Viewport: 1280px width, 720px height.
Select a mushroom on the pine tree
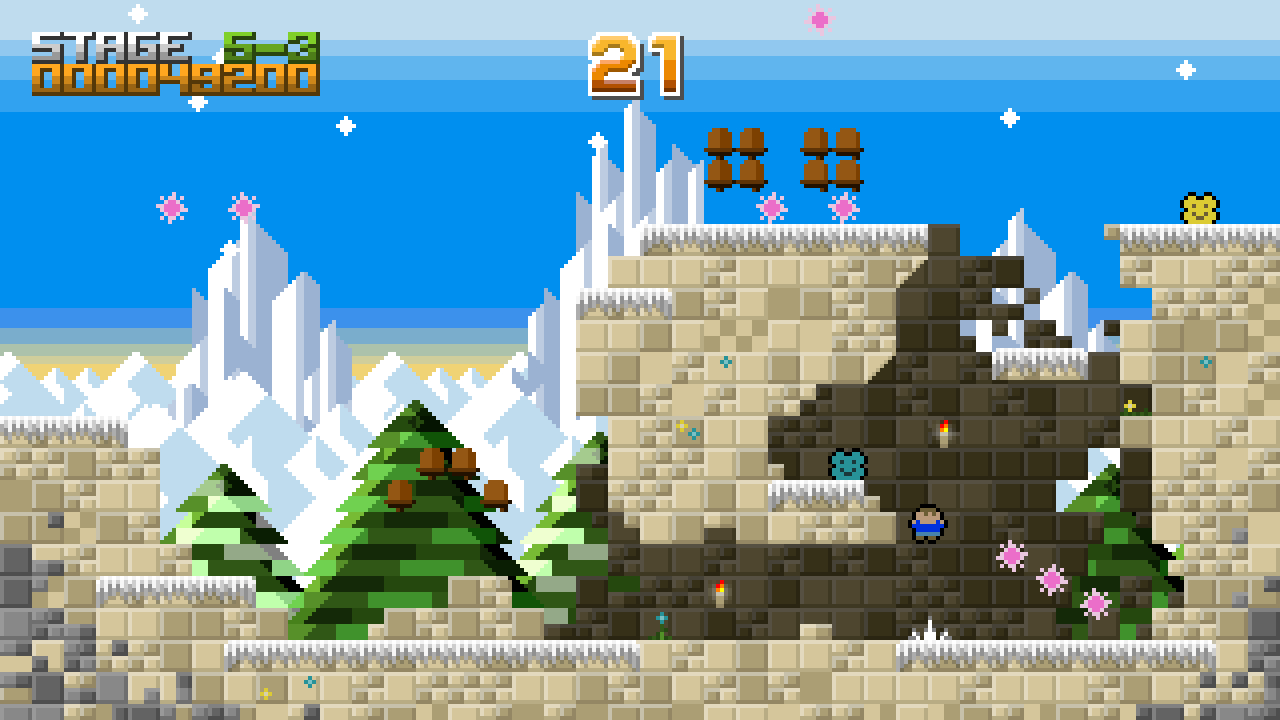click(x=430, y=463)
